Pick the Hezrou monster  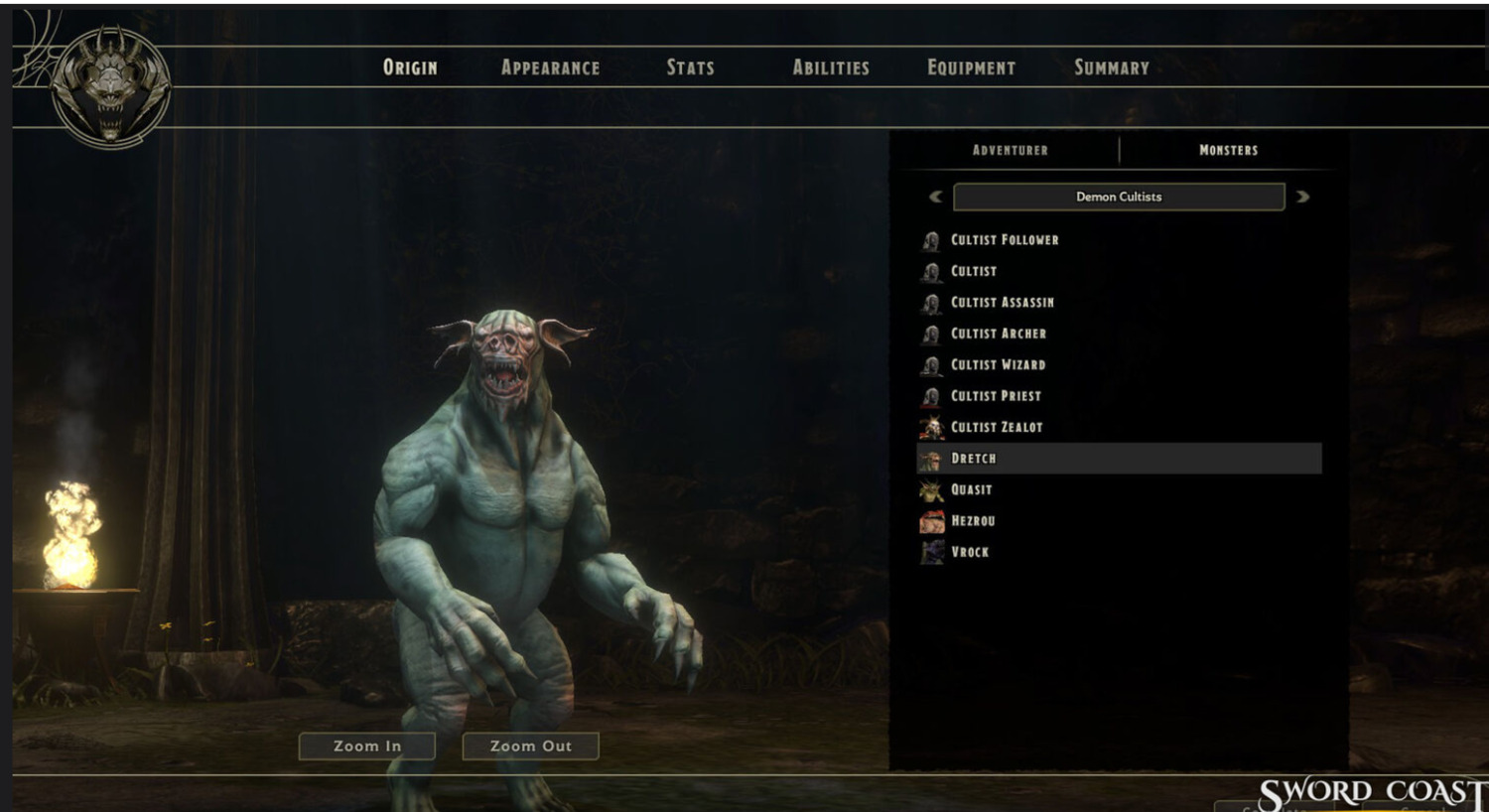click(972, 521)
